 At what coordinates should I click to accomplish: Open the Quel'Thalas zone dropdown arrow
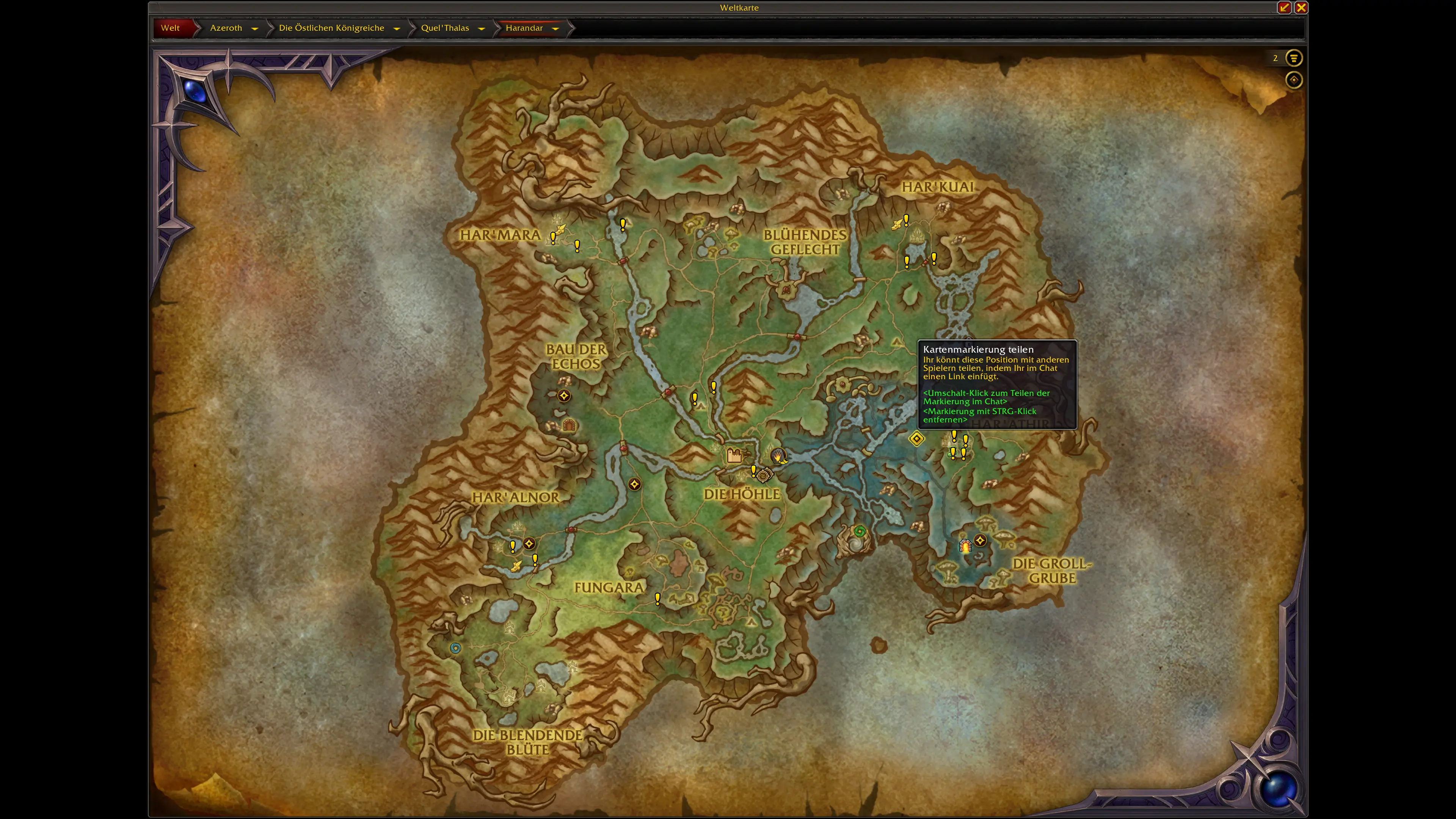coord(481,28)
